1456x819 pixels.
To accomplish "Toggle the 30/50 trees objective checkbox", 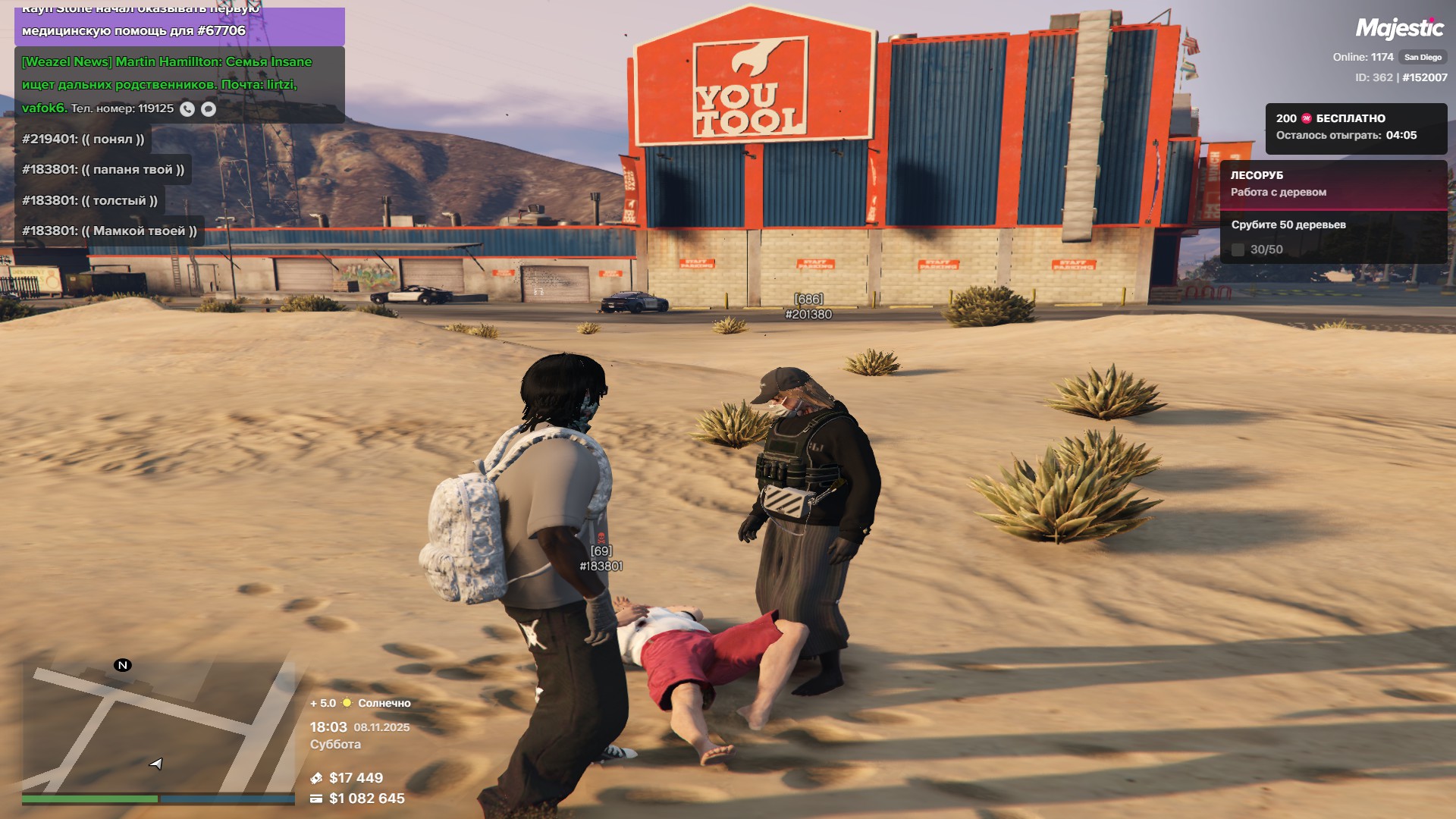I will (x=1238, y=250).
